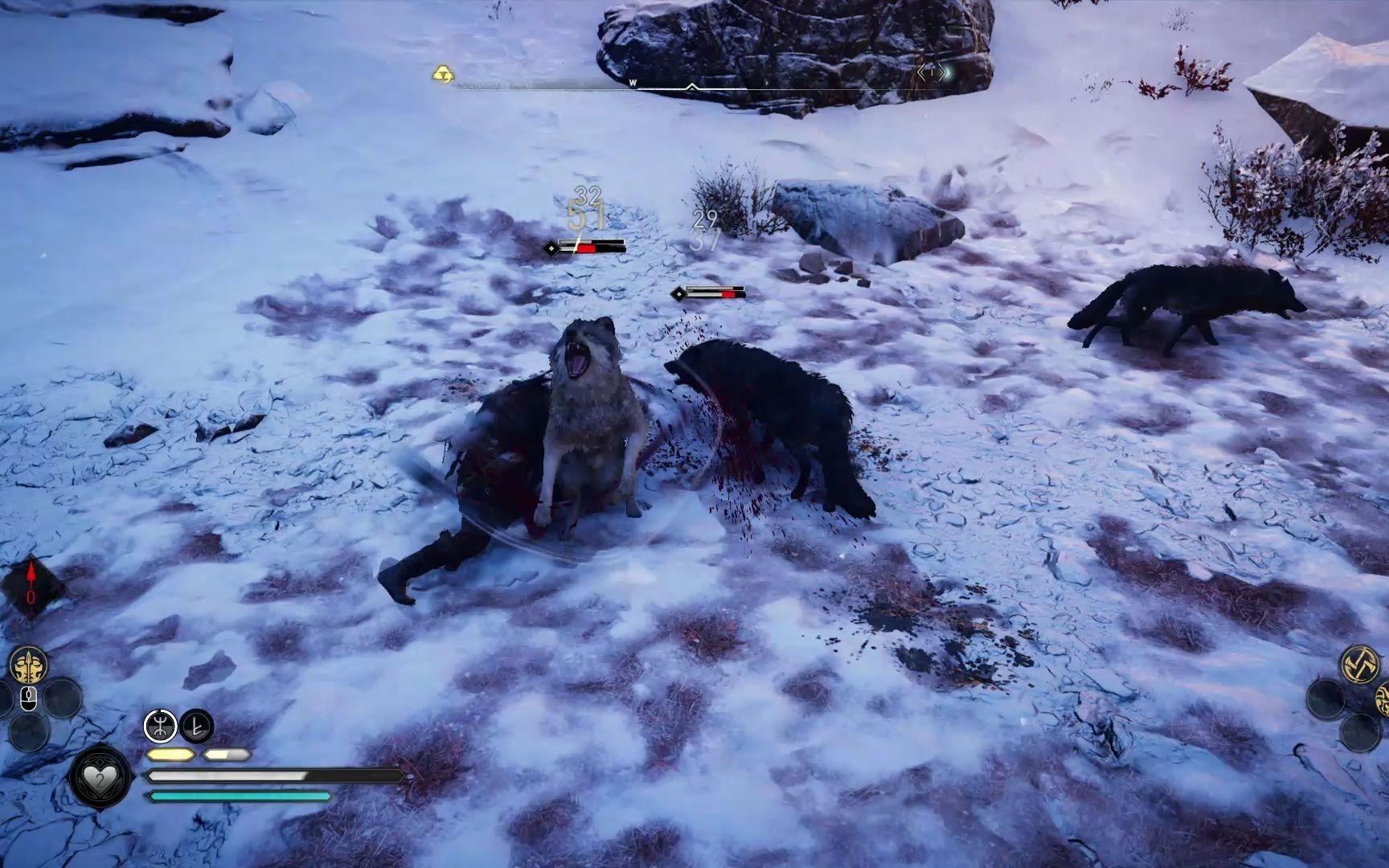Select the dark rune status icon
The height and width of the screenshot is (868, 1389).
(x=197, y=727)
